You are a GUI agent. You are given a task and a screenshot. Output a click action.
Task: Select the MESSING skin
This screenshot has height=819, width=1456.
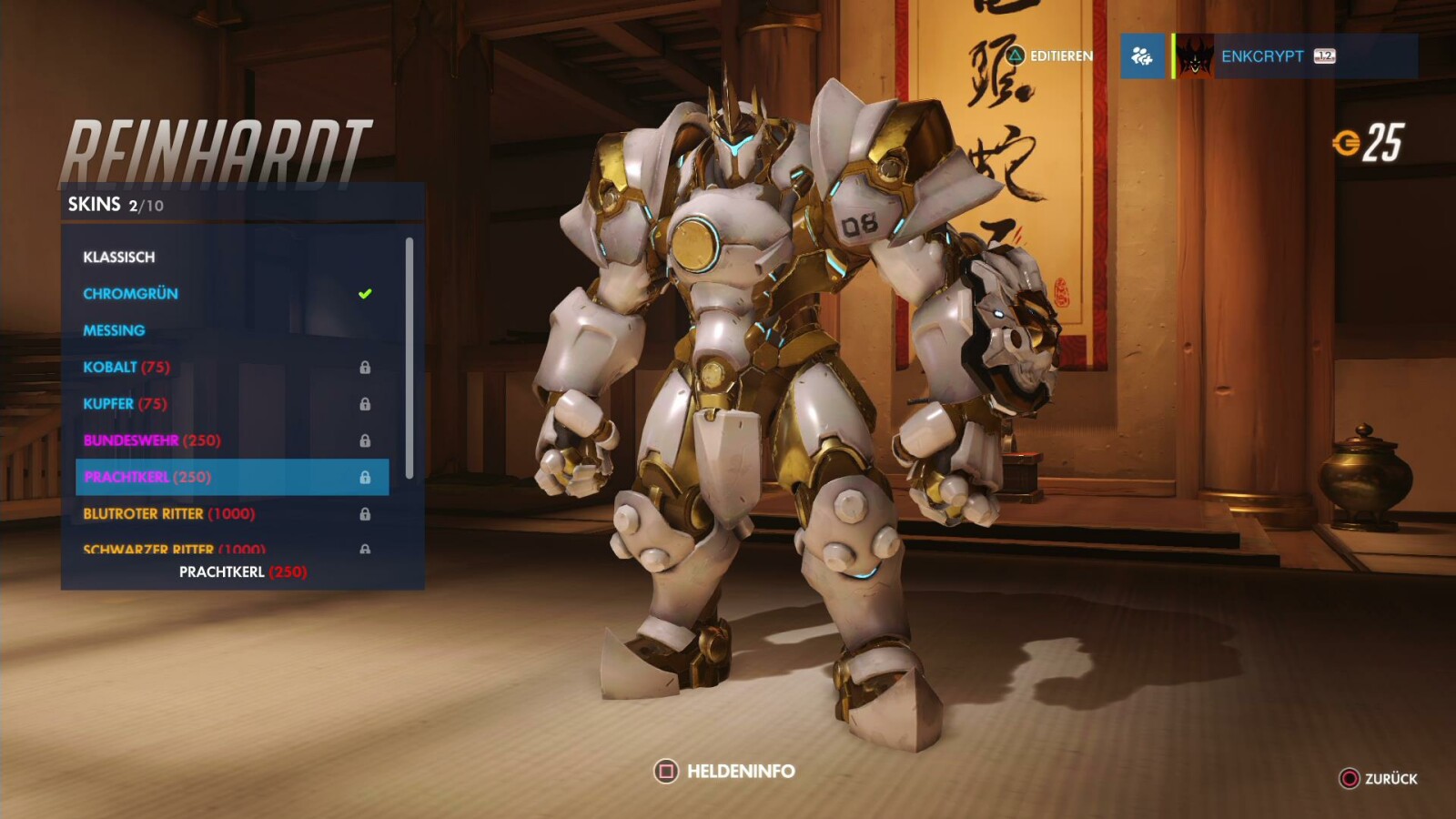tap(114, 330)
